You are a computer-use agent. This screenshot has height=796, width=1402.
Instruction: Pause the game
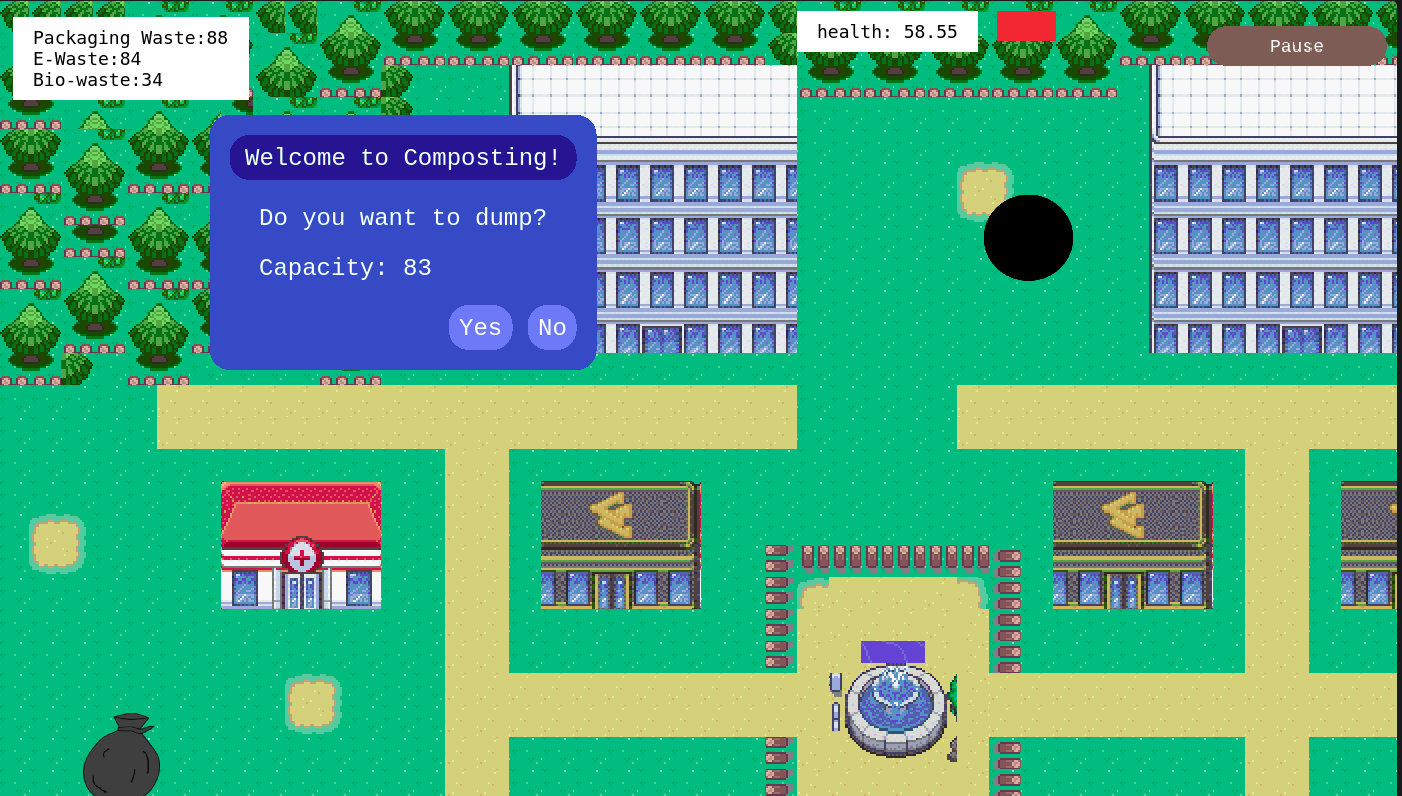pos(1295,46)
